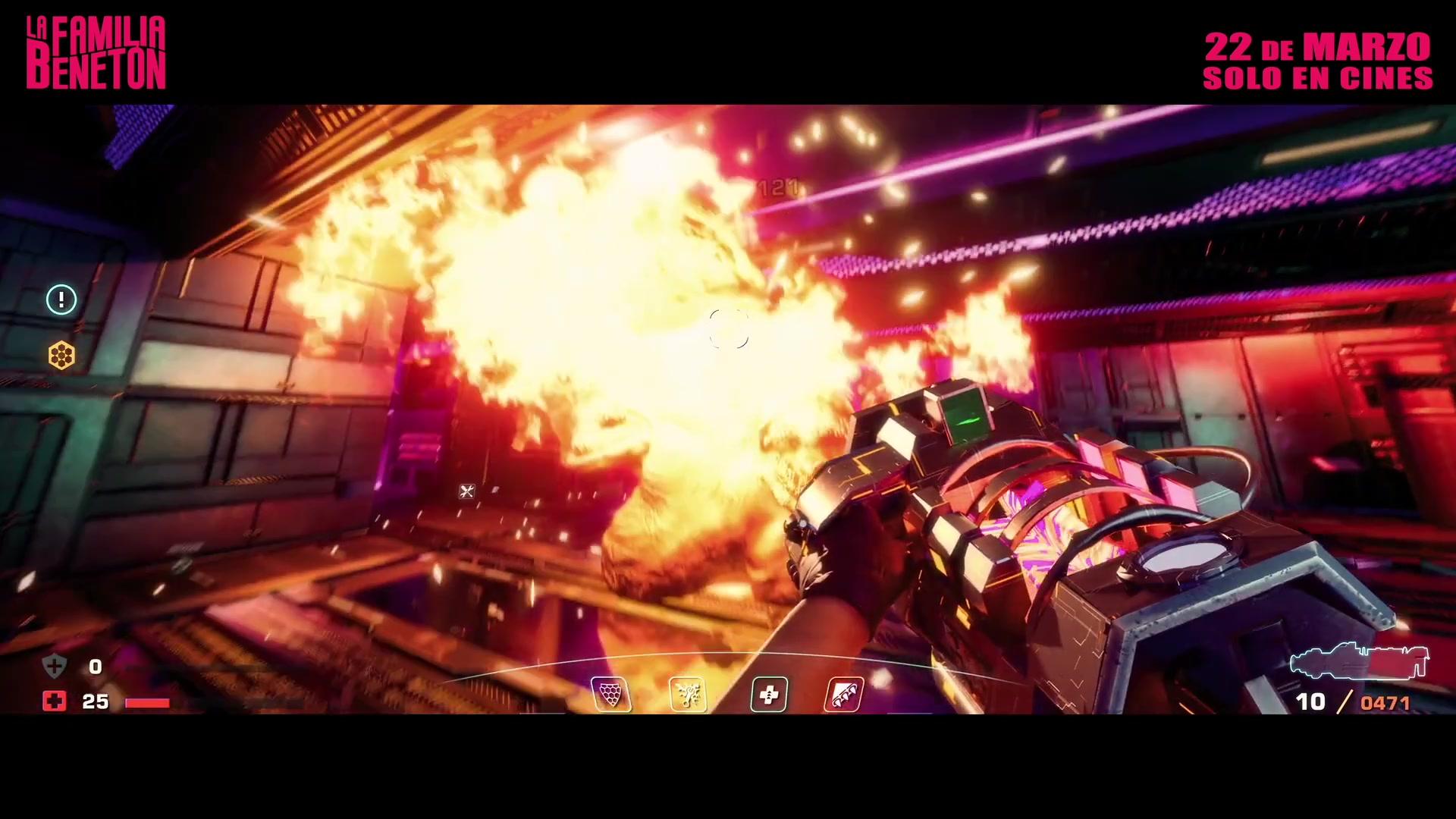The width and height of the screenshot is (1456, 819).
Task: Select the medkit cross icon
Action: coord(769,694)
